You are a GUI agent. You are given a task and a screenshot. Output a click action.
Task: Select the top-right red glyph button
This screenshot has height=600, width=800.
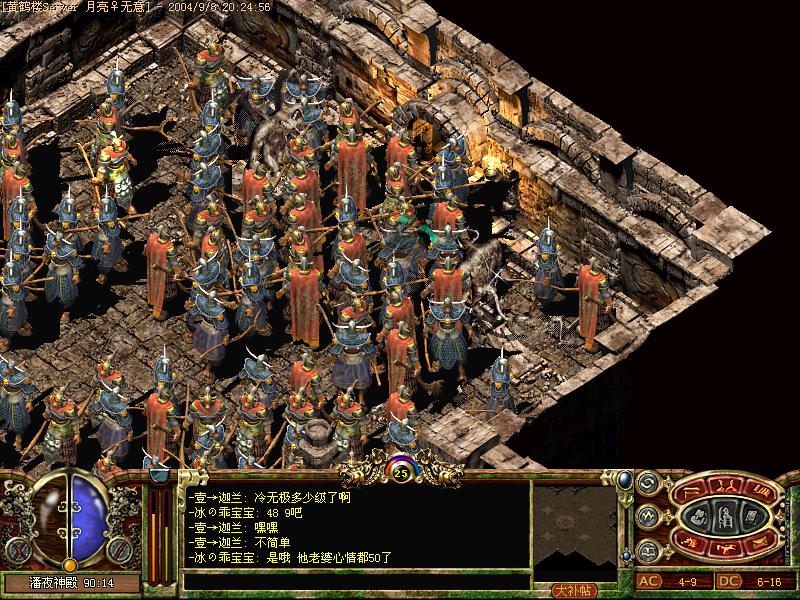759,491
